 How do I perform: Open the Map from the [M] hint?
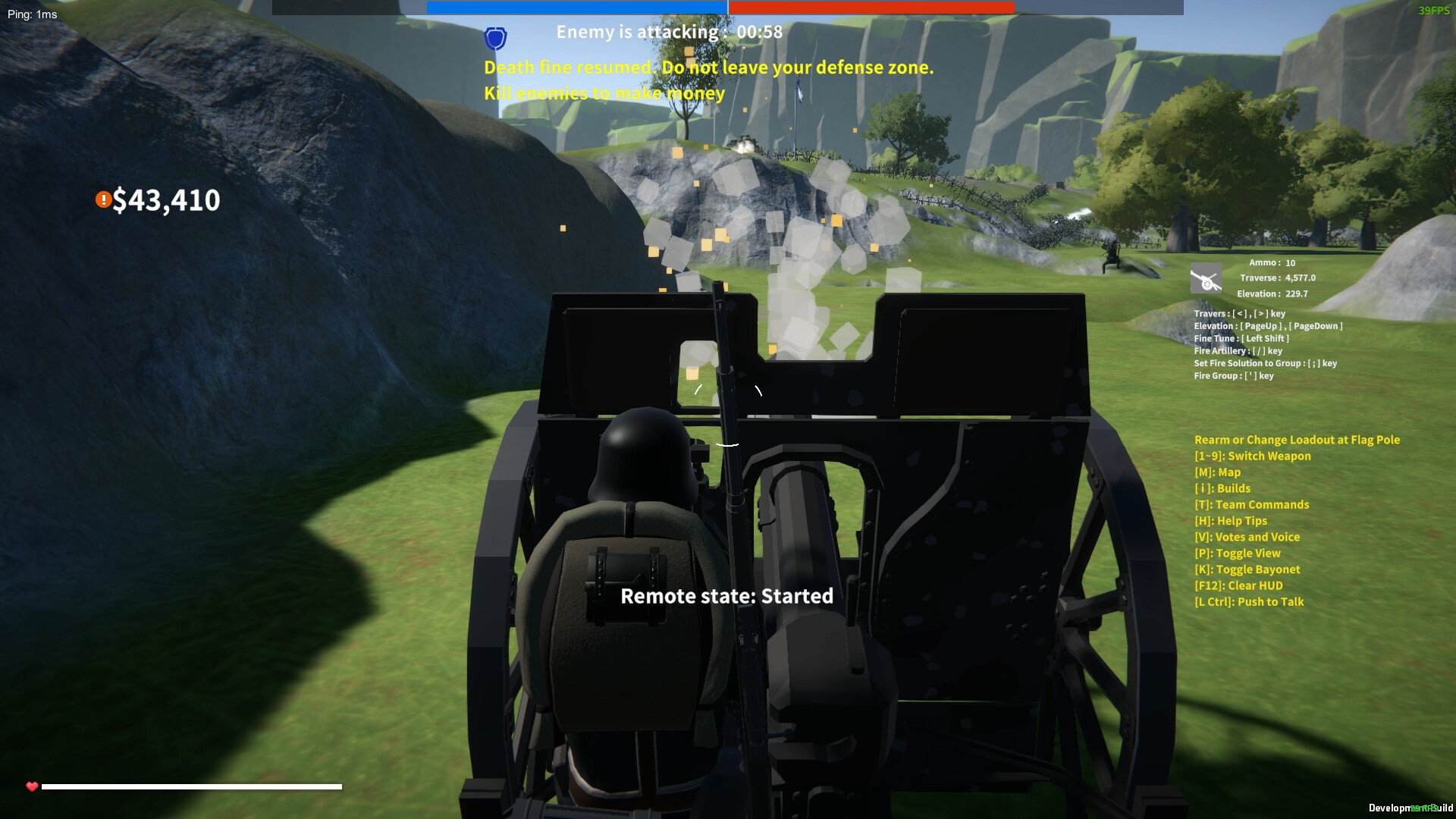(1216, 472)
